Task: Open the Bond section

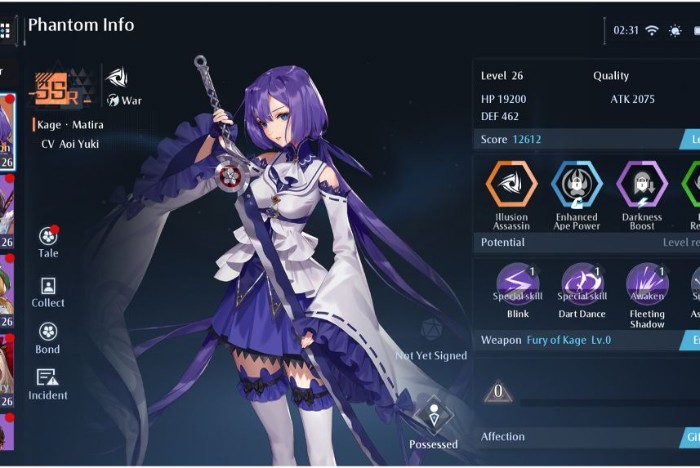Action: pos(48,333)
